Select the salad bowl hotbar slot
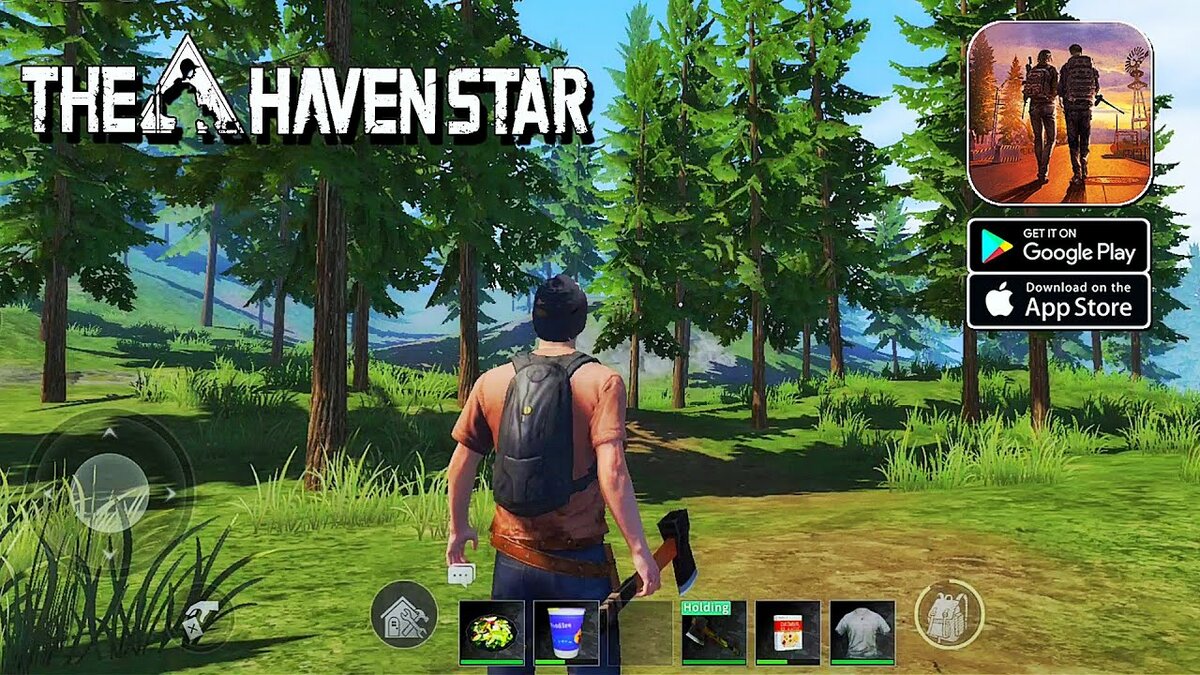 click(491, 631)
